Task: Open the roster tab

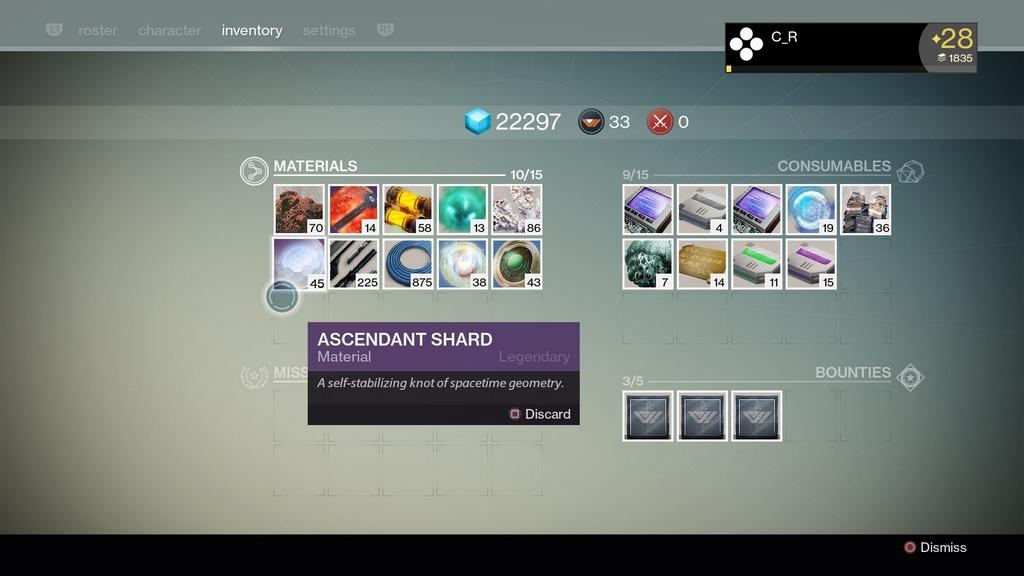Action: [x=97, y=30]
